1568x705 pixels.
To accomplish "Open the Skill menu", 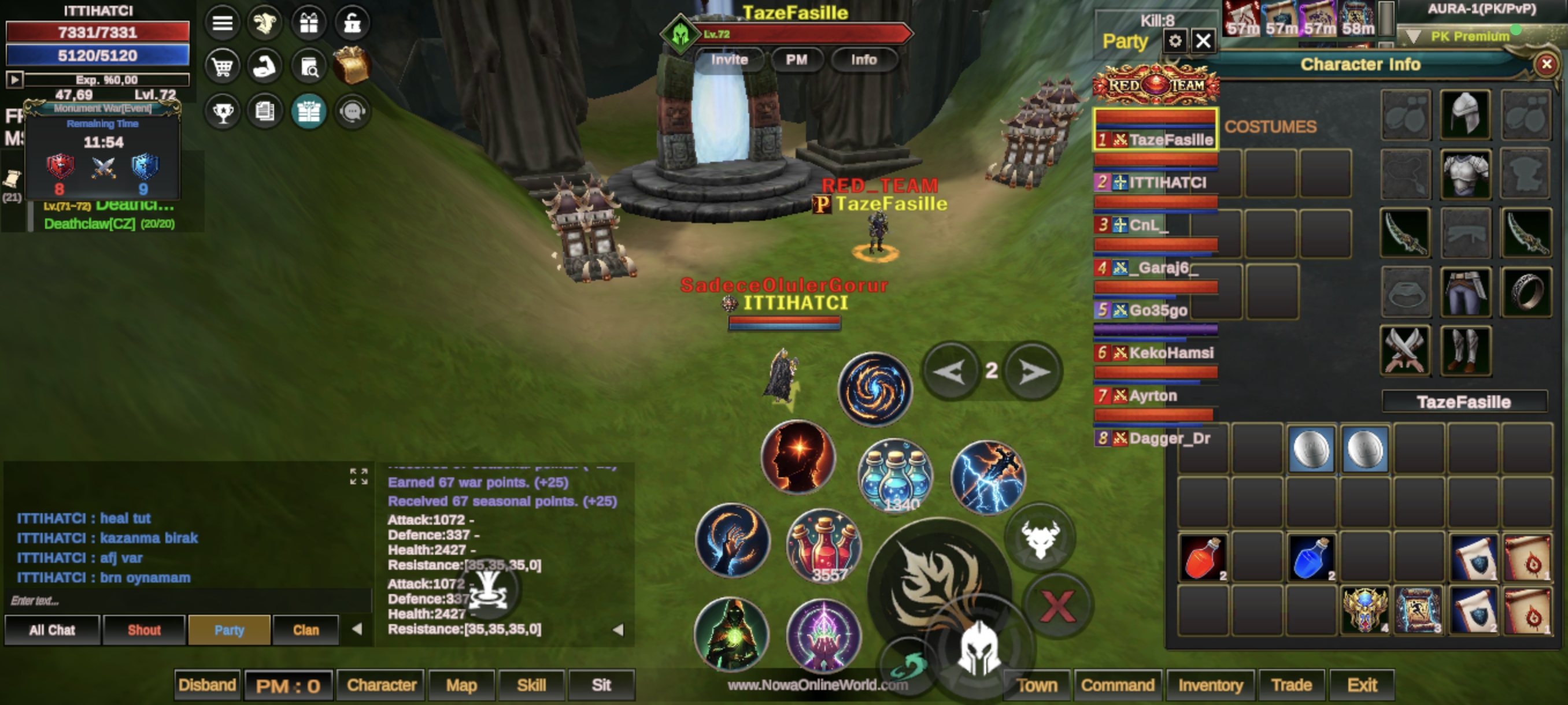I will coord(531,685).
